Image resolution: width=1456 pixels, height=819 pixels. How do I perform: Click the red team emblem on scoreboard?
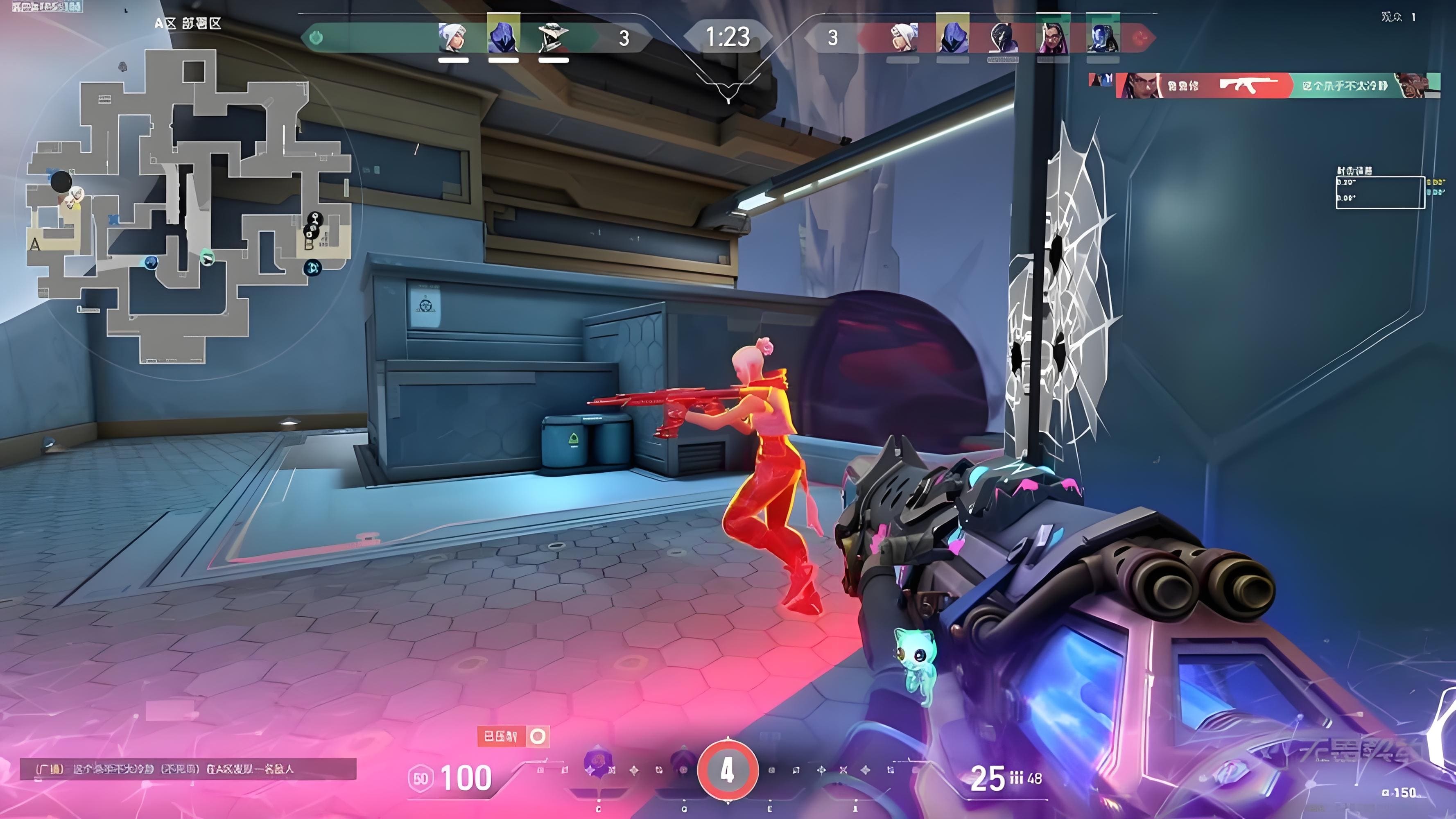(x=1141, y=38)
